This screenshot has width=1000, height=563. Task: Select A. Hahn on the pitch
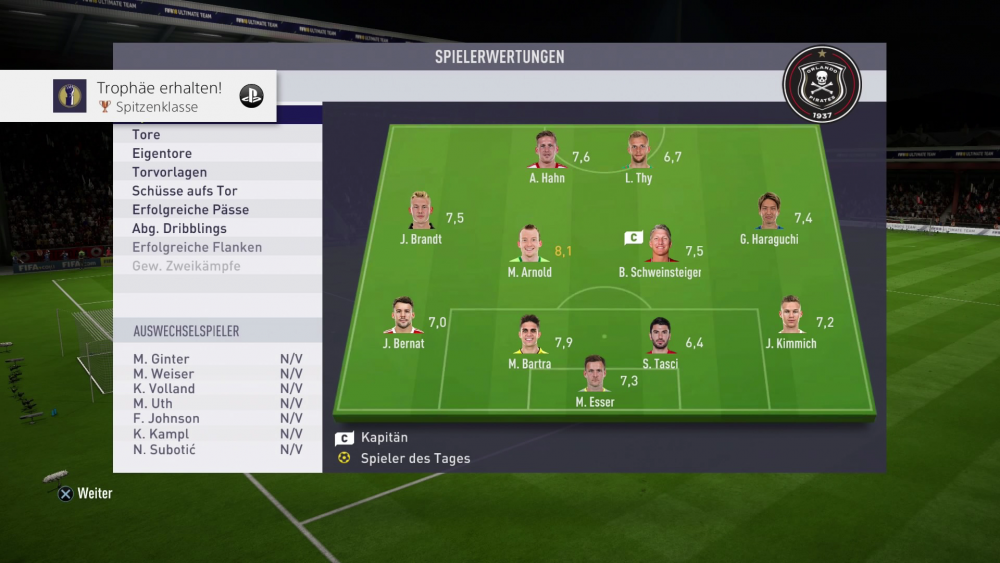546,151
